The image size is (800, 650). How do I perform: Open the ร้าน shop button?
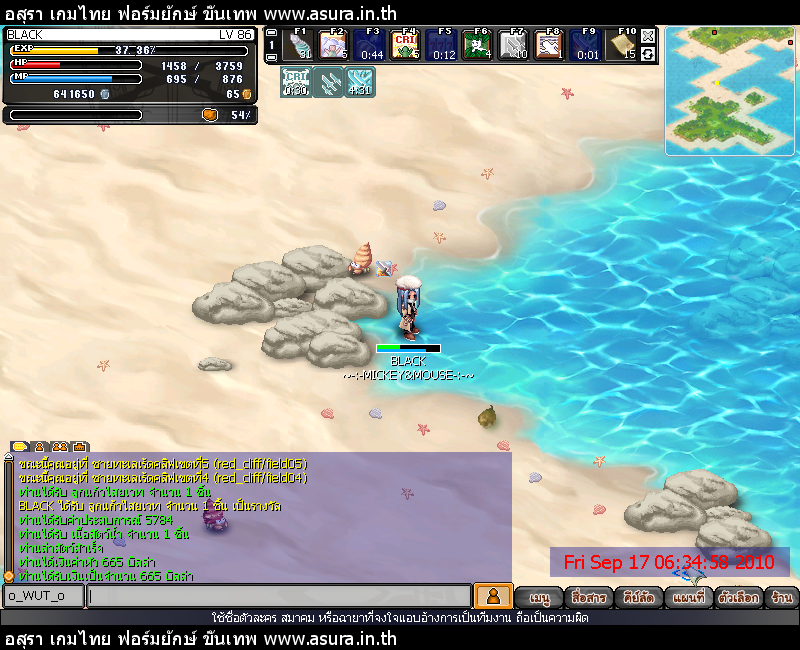(x=781, y=597)
